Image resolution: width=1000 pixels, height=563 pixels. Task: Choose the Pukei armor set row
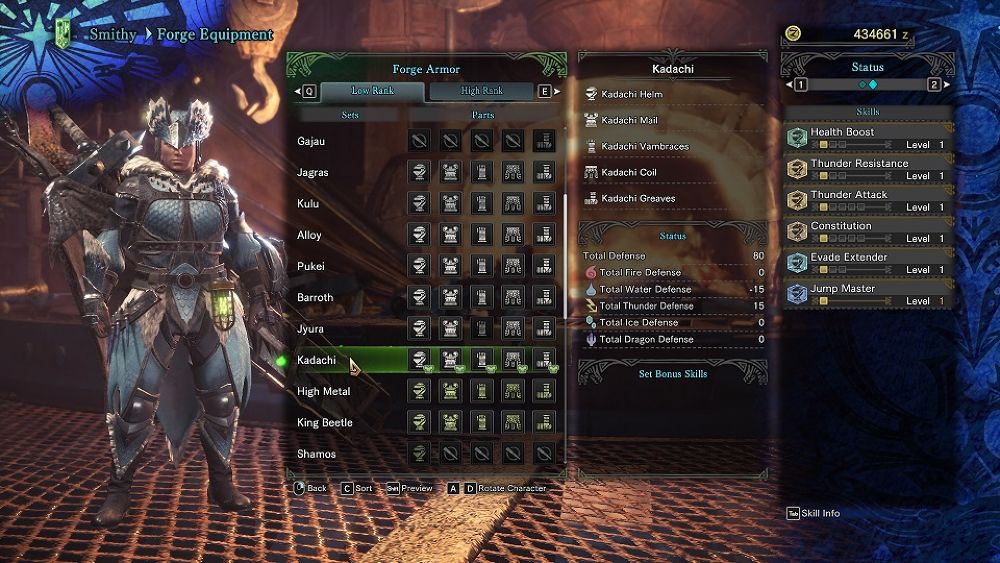(310, 266)
